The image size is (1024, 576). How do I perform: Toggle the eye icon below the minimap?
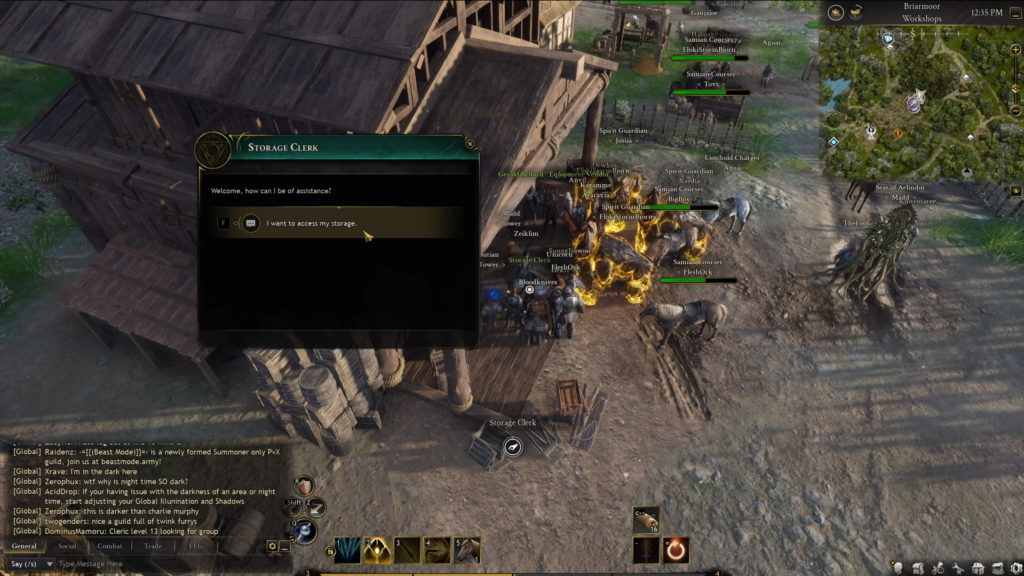(x=1015, y=190)
